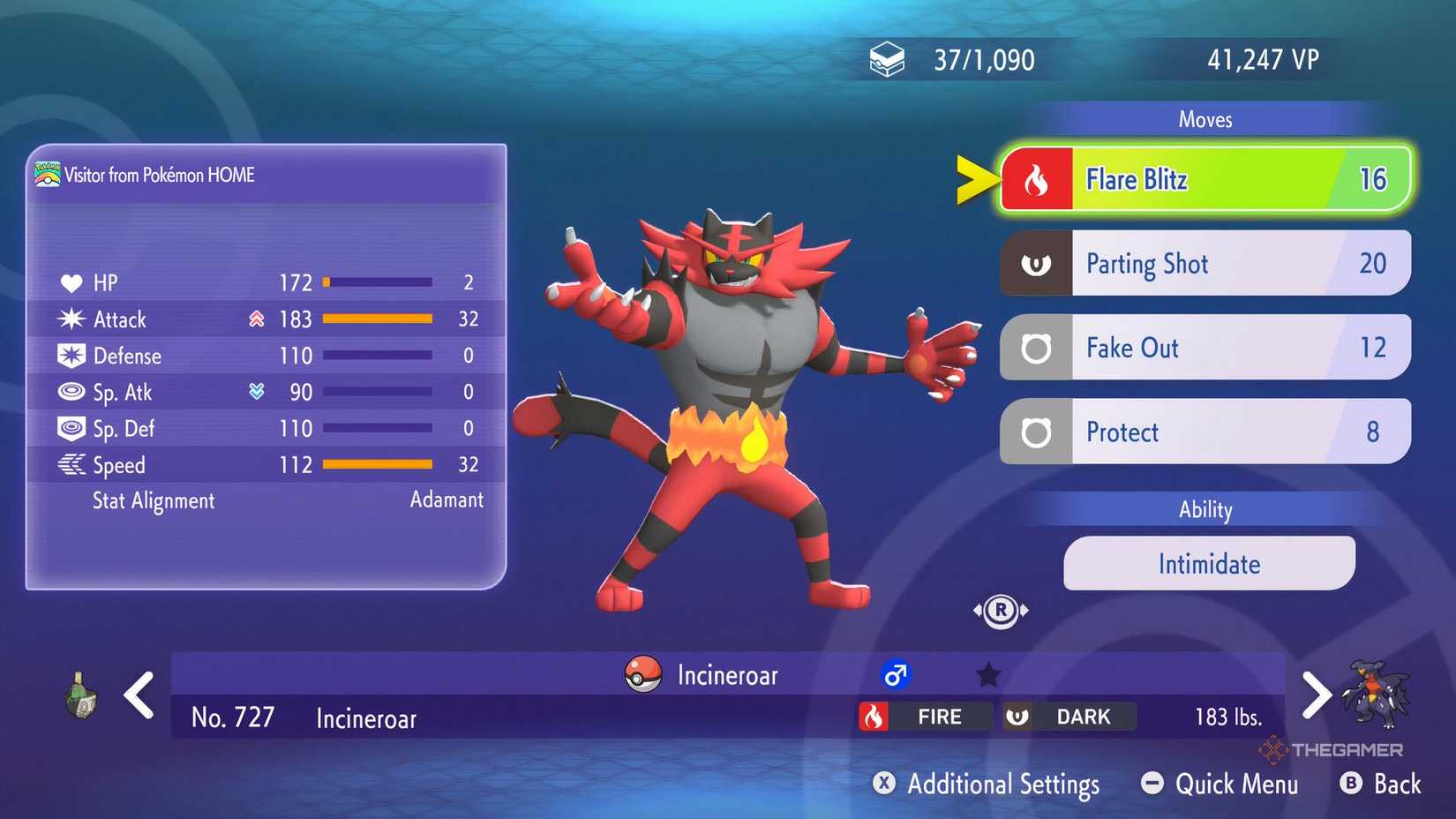Navigate to the next Pokémon with the right arrow
This screenshot has height=819, width=1456.
pos(1317,696)
